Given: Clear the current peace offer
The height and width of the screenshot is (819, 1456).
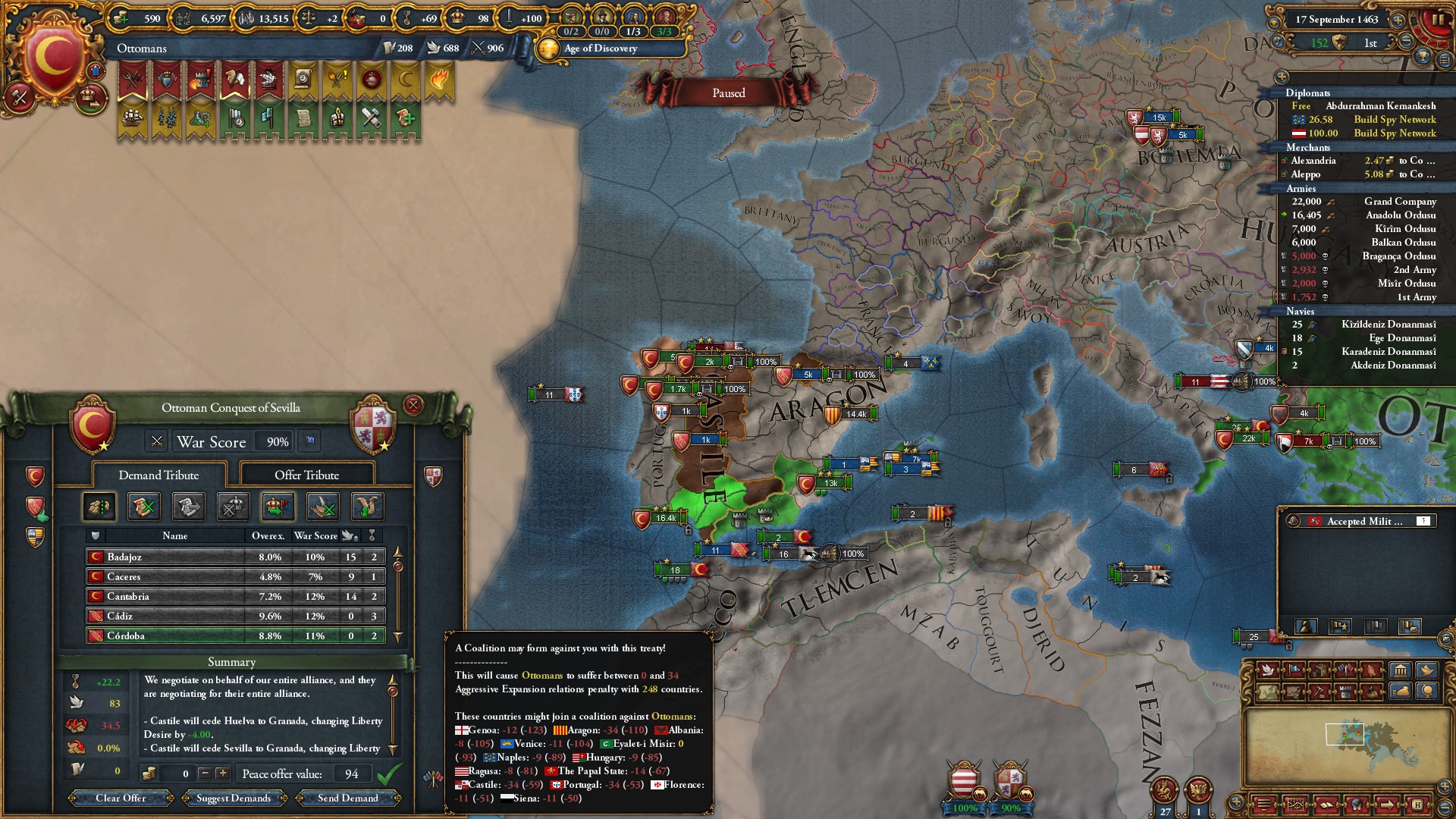Looking at the screenshot, I should [x=121, y=798].
